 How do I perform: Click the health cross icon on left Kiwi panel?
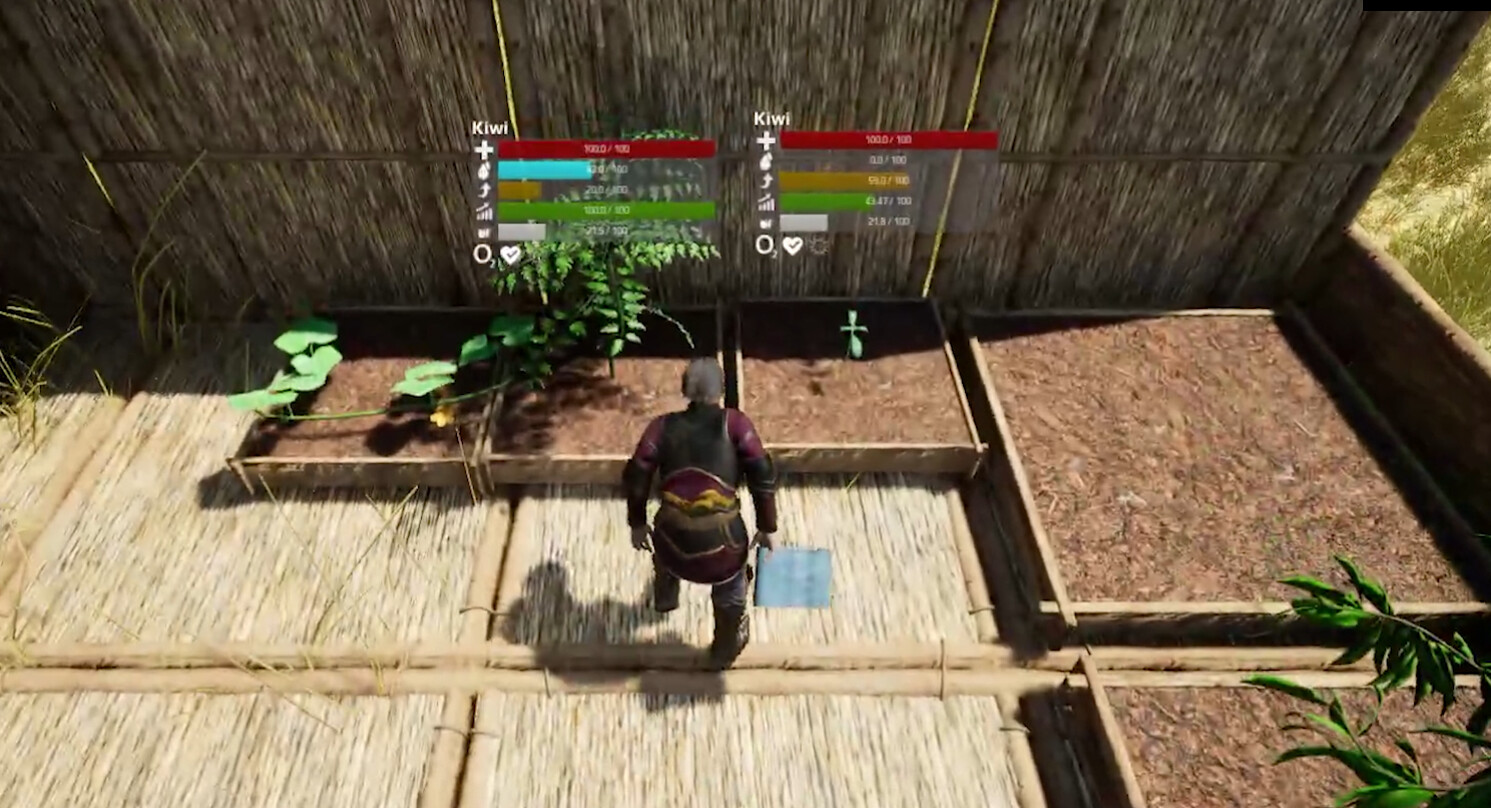point(484,149)
